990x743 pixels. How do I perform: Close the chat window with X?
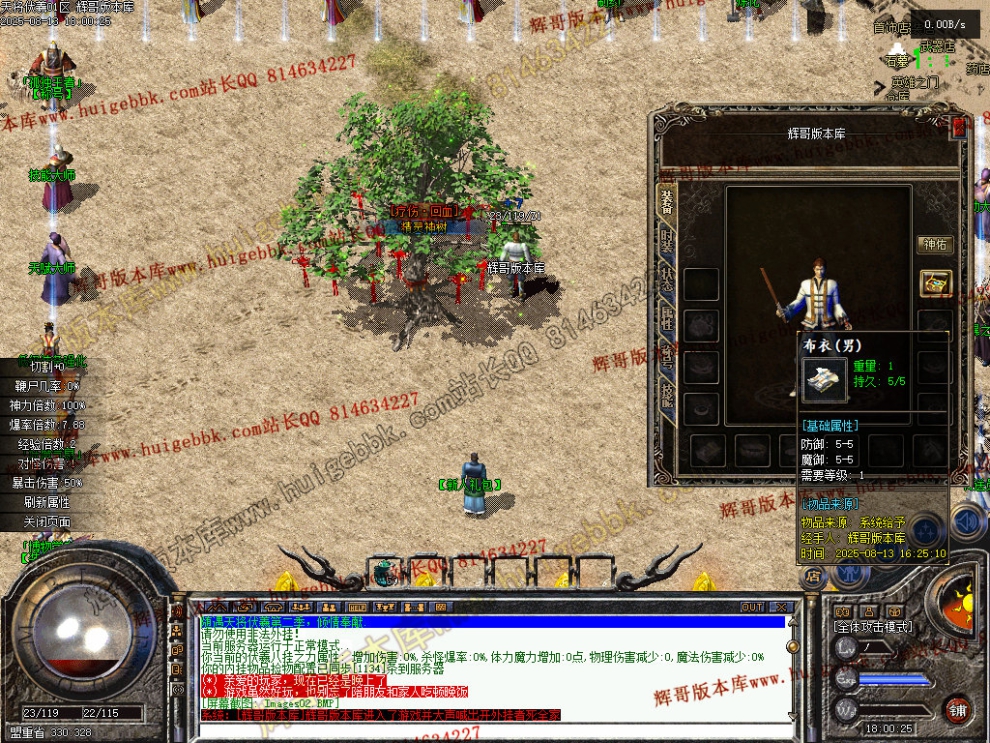point(780,607)
